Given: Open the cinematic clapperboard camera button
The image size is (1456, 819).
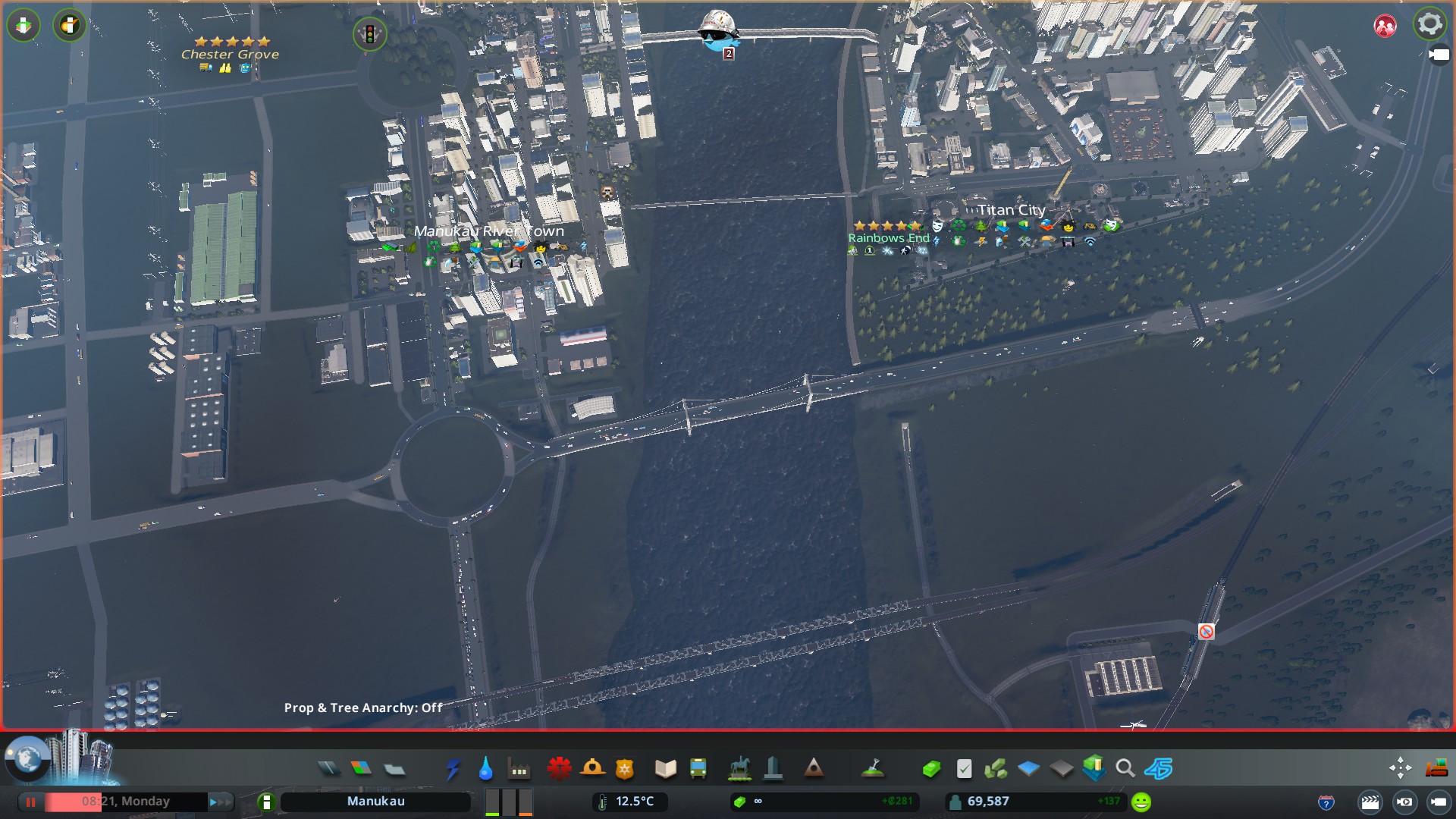Looking at the screenshot, I should (x=1370, y=802).
